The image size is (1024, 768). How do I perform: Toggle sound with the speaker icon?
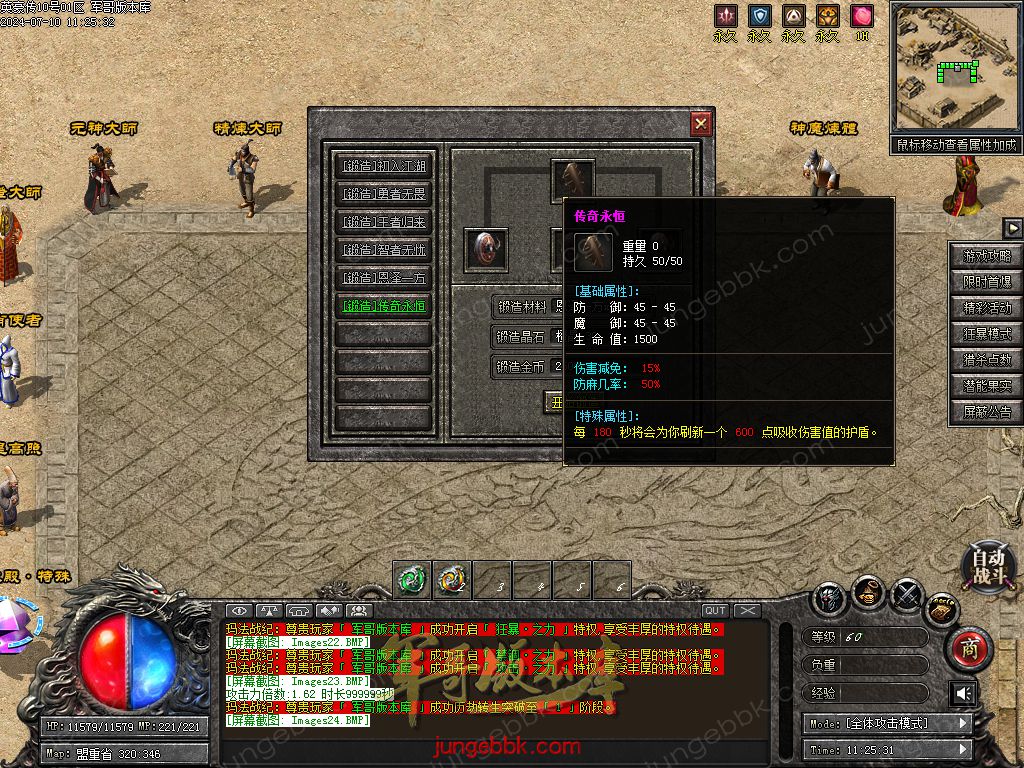963,693
